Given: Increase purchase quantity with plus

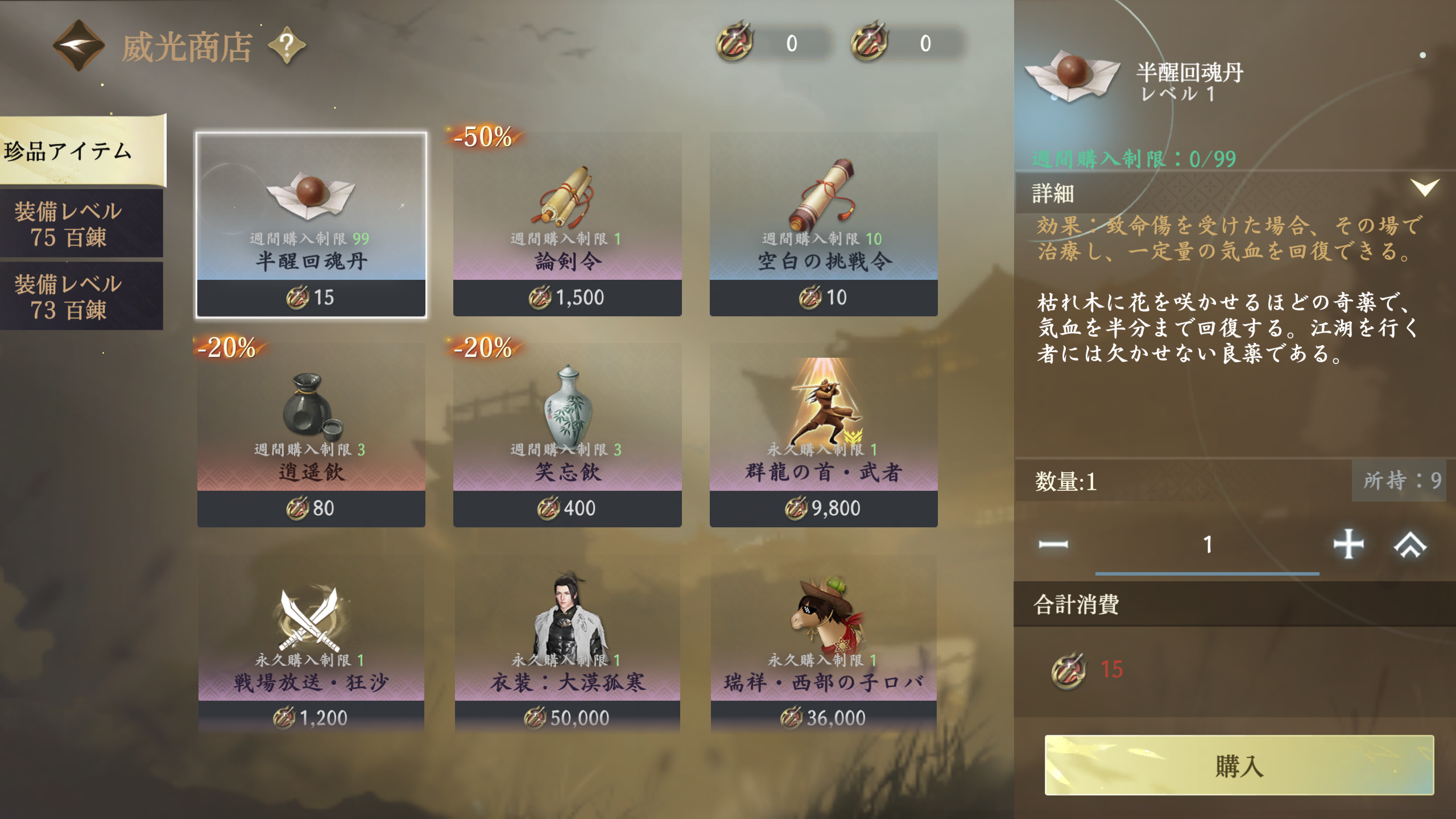Looking at the screenshot, I should [1348, 545].
